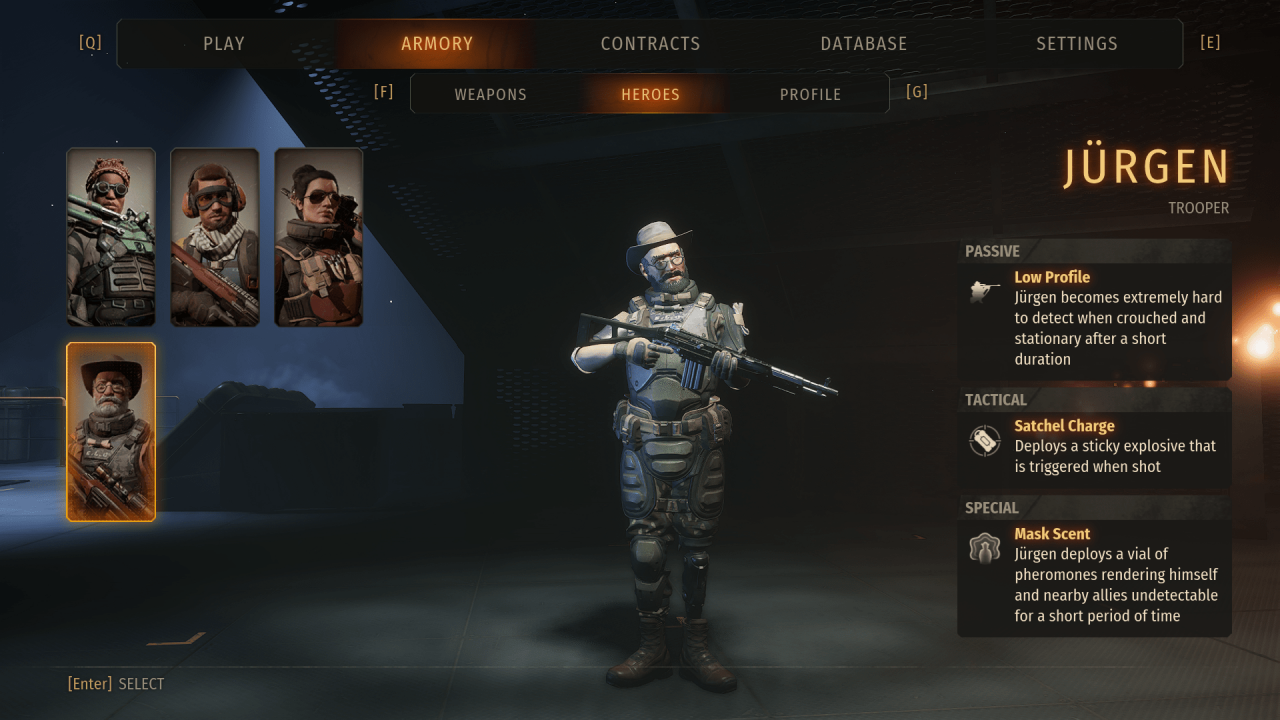Open the Database tab
This screenshot has height=720, width=1280.
(x=864, y=44)
